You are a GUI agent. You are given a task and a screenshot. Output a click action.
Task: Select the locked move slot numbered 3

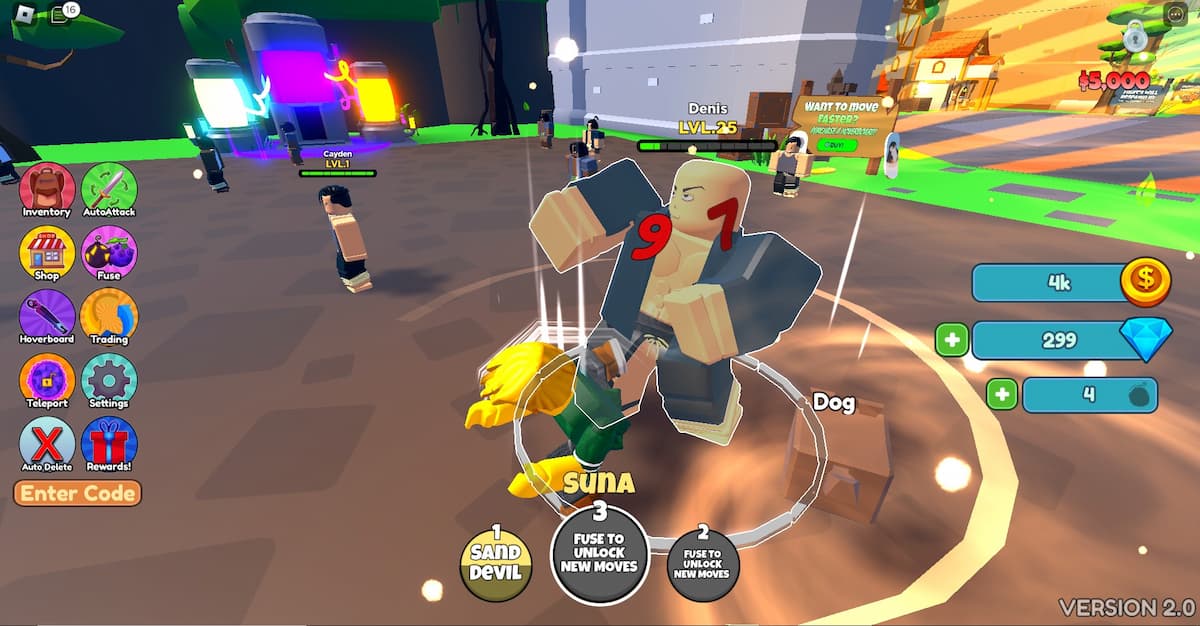600,553
